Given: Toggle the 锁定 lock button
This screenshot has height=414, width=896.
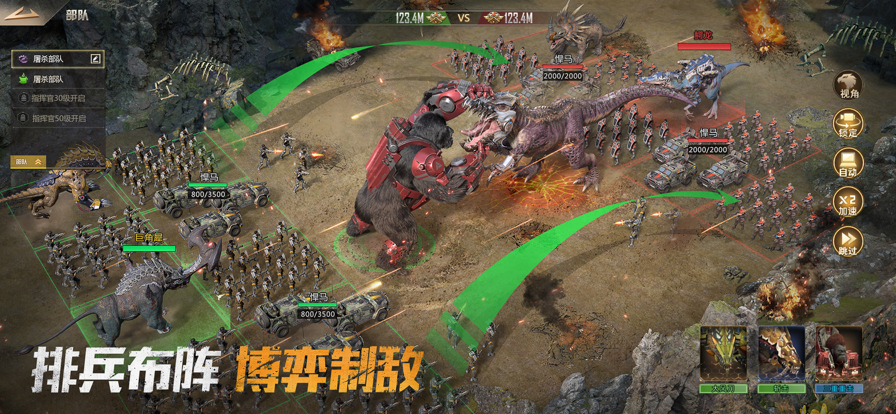Looking at the screenshot, I should click(x=848, y=126).
